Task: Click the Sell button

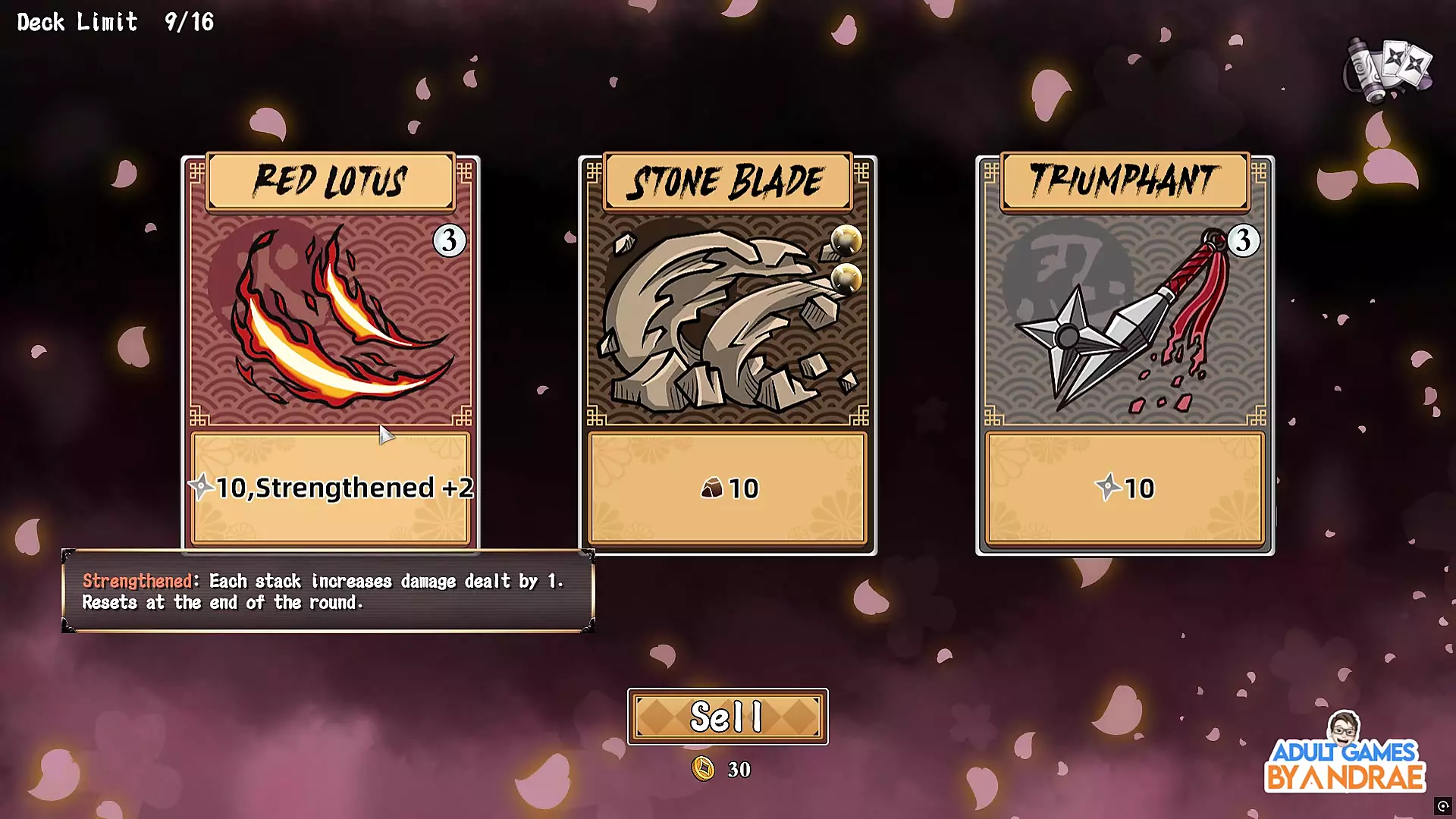Action: [x=727, y=717]
